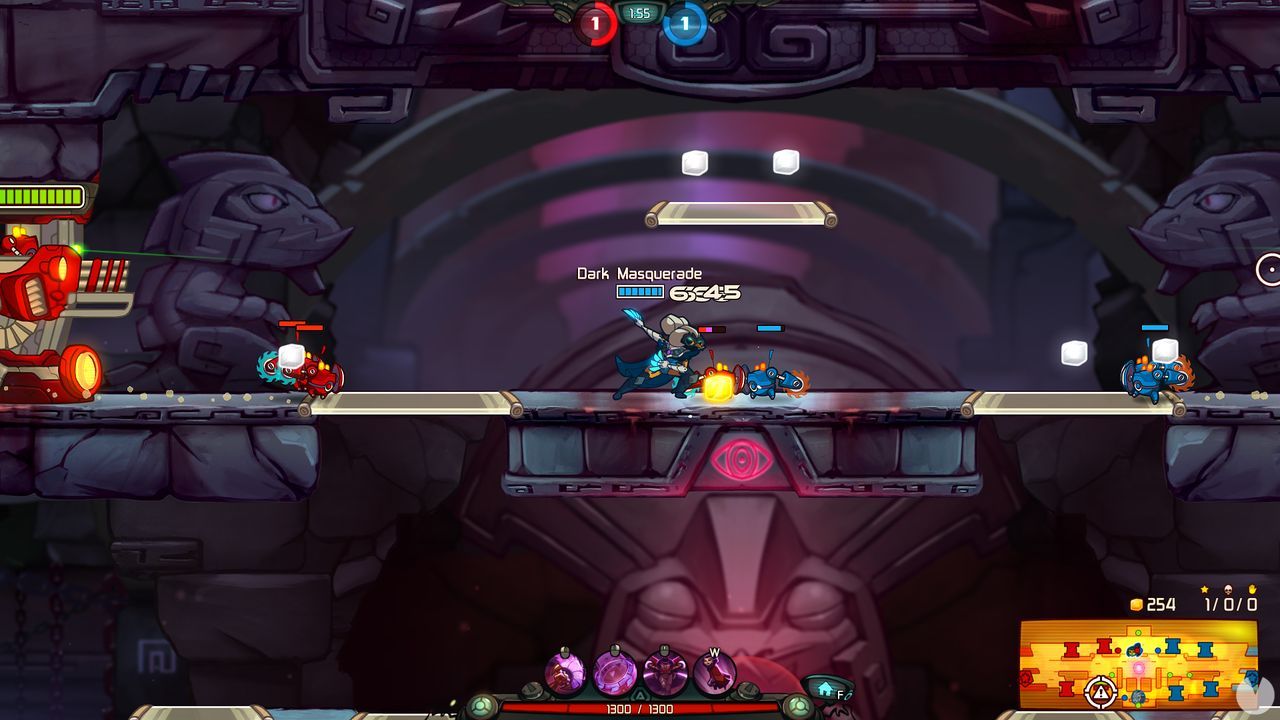Viewport: 1280px width, 720px height.
Task: Select Dark Masquerade's name label
Action: point(640,273)
